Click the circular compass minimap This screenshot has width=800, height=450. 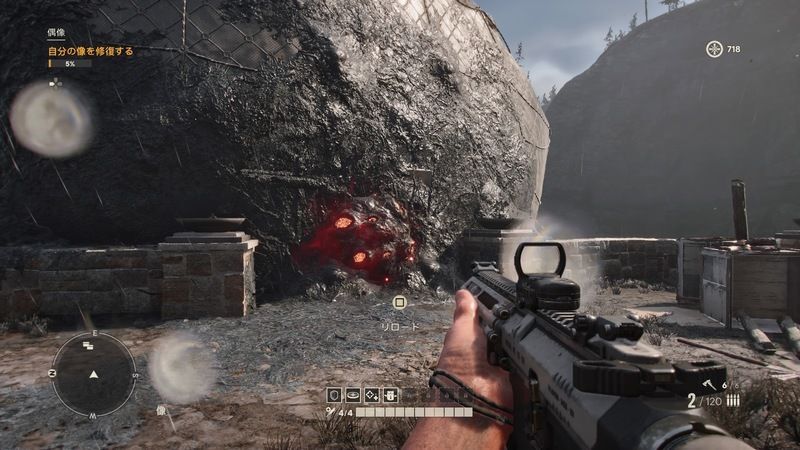(x=94, y=374)
